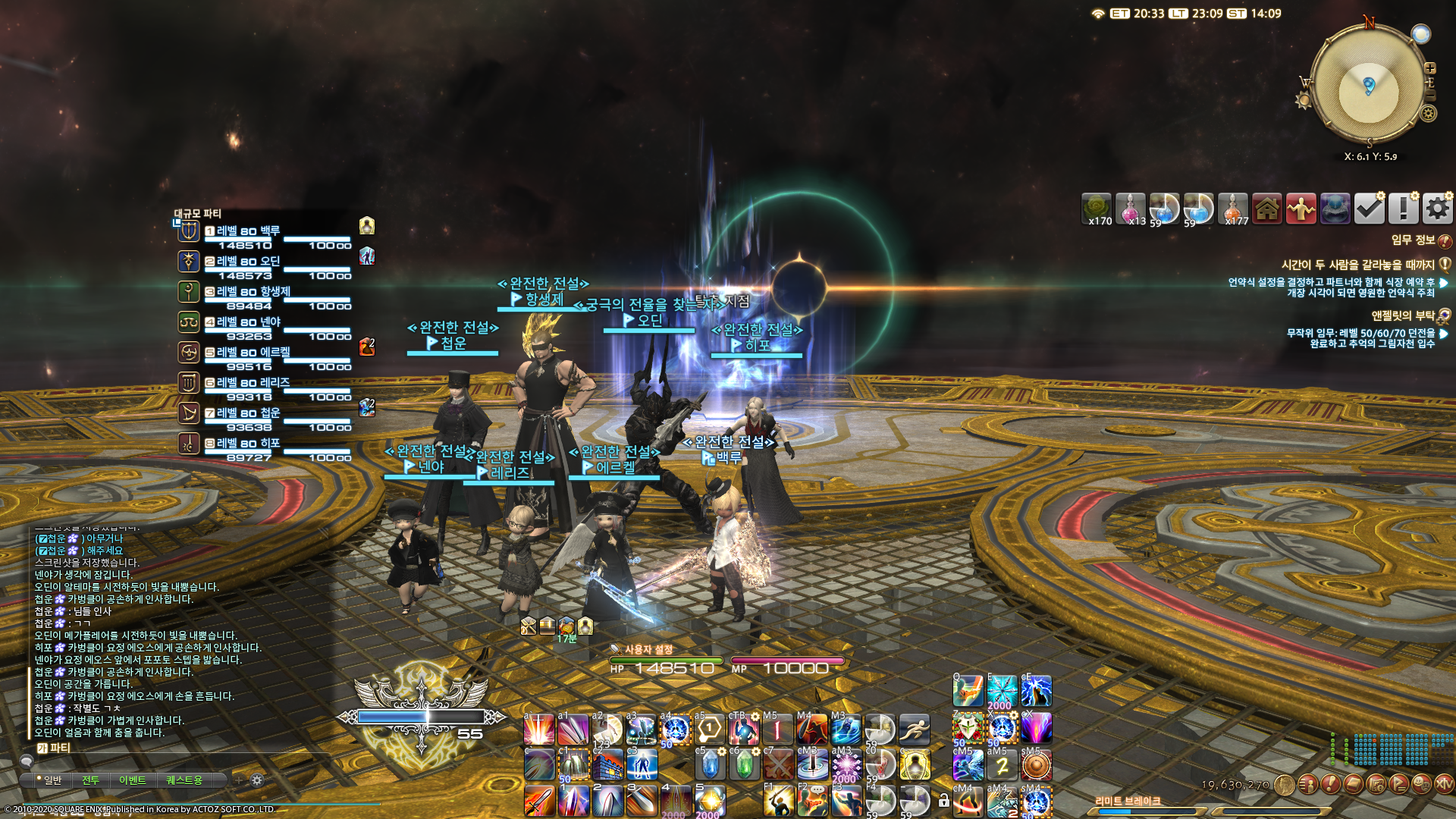
Task: Use the green crystal hotbar item
Action: click(x=744, y=764)
